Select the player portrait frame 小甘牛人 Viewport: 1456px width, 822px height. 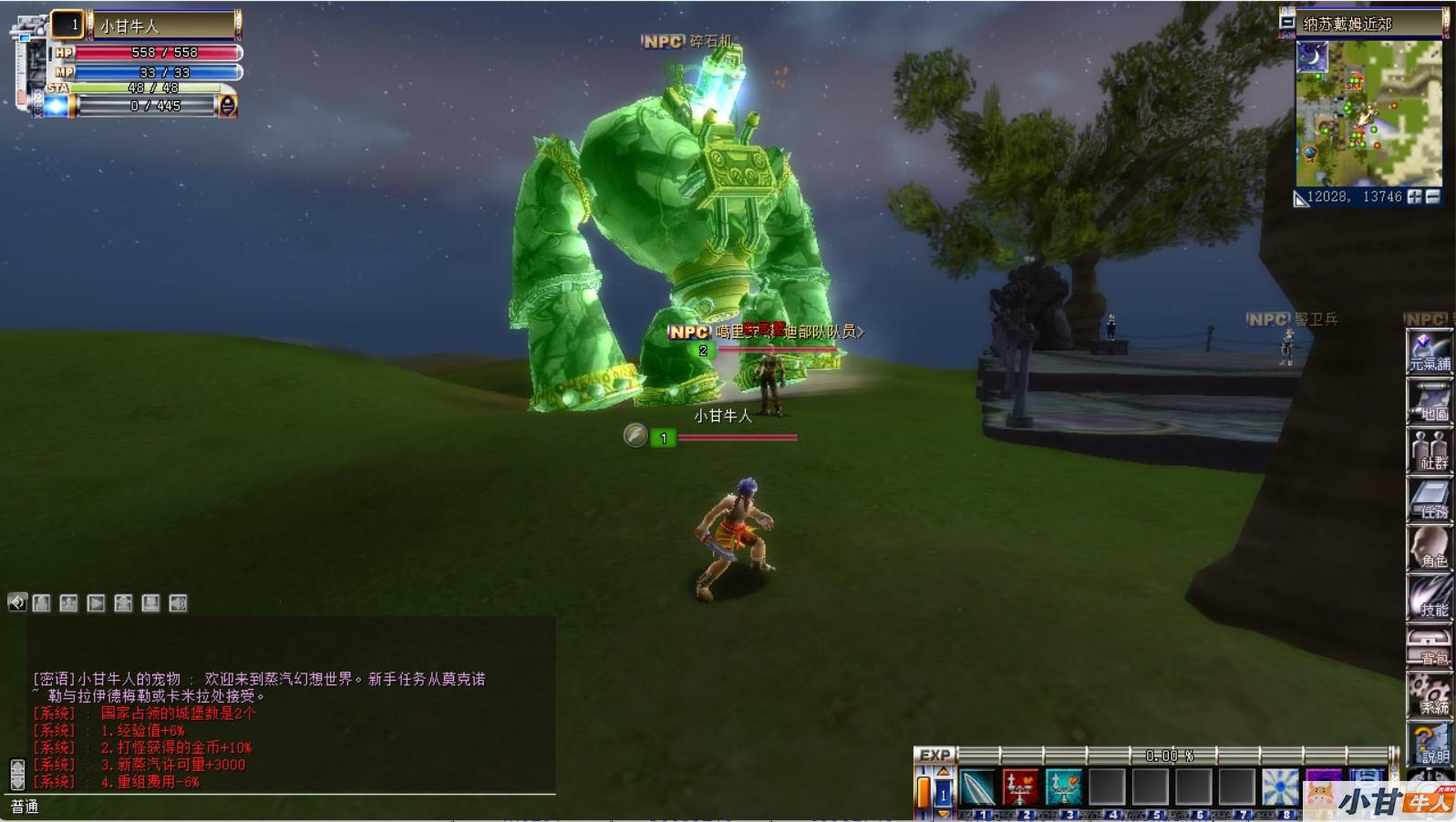coord(162,26)
